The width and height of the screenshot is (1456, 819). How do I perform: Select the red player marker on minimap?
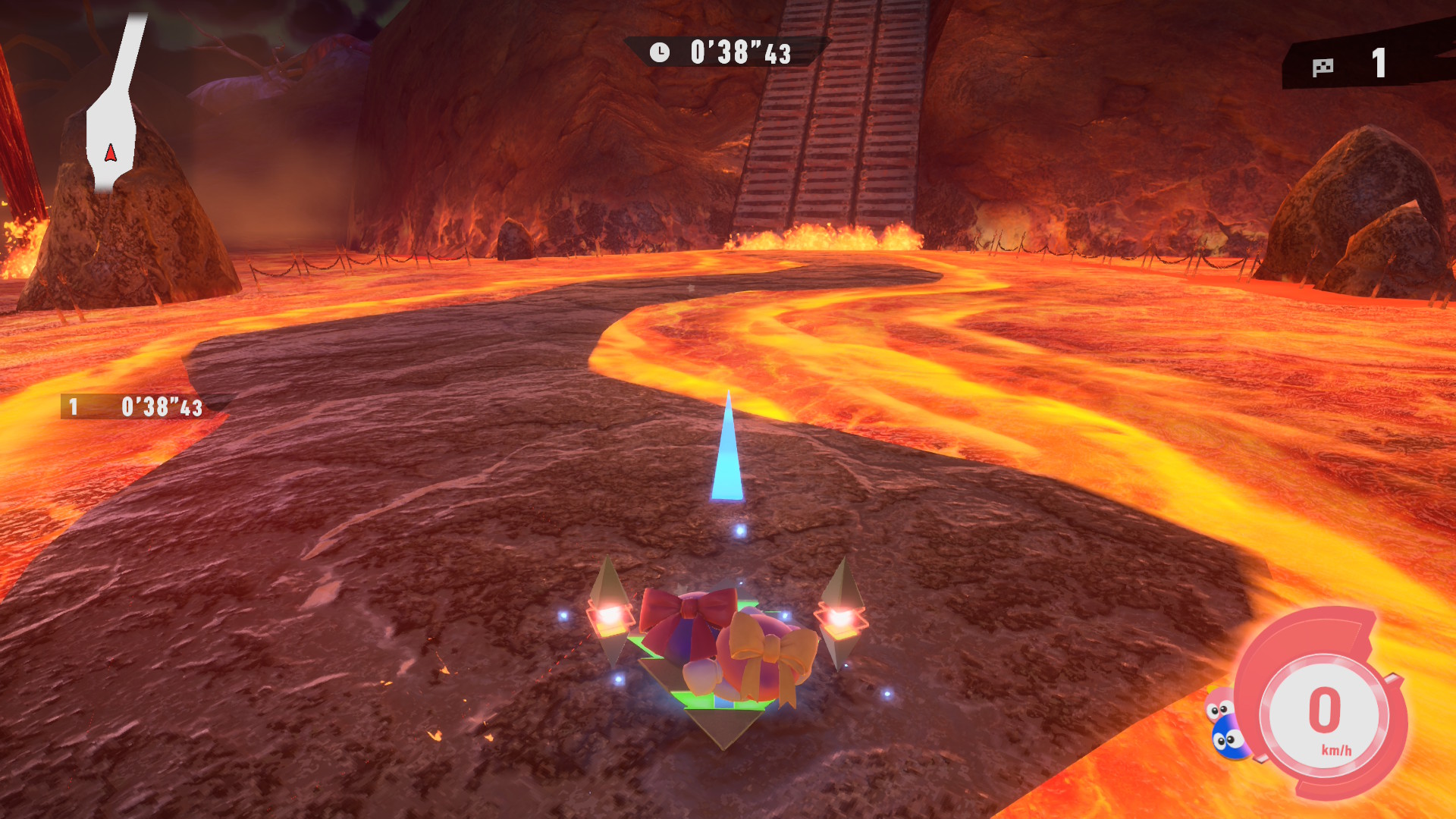[111, 154]
